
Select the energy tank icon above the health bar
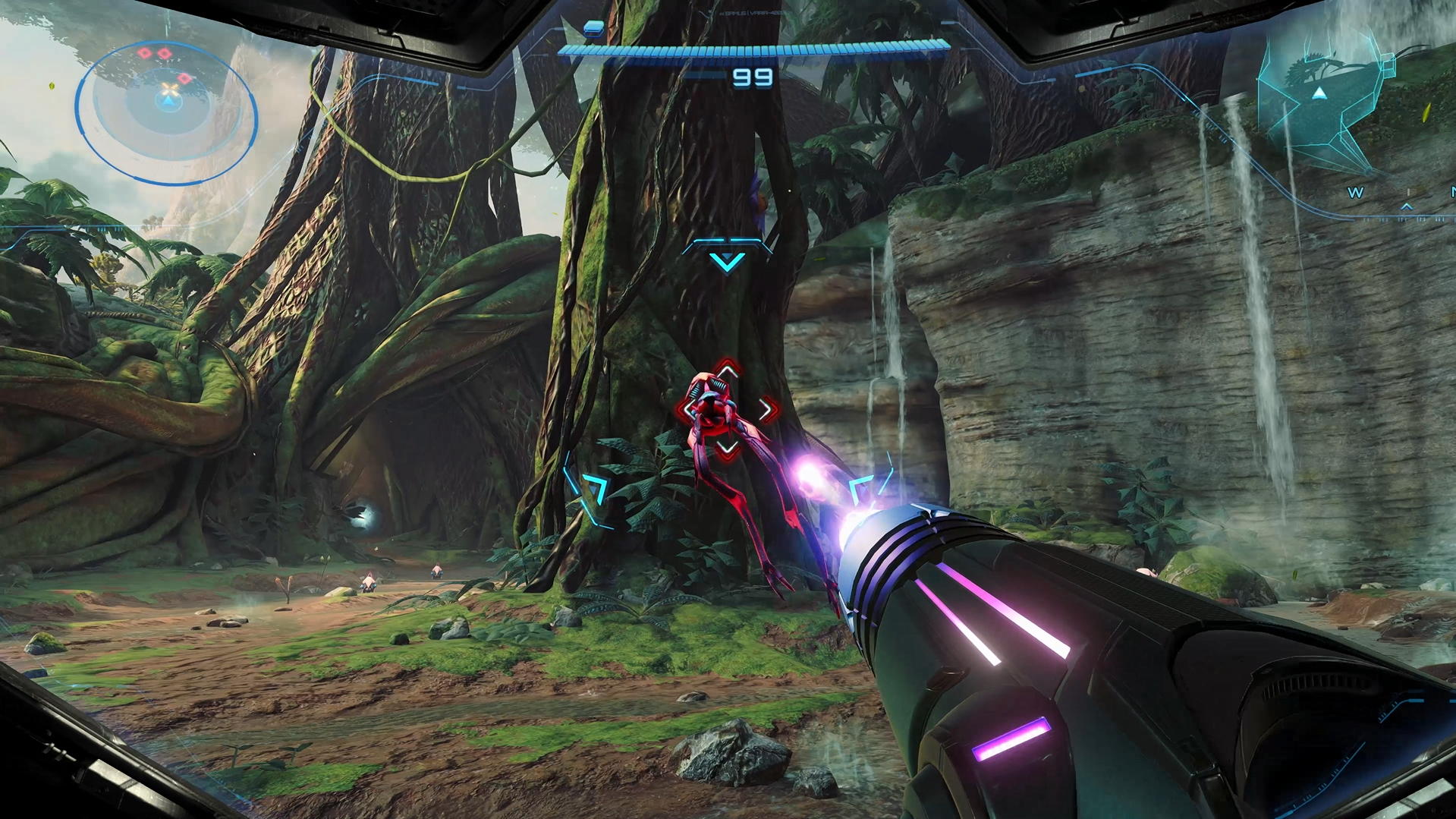tap(593, 30)
